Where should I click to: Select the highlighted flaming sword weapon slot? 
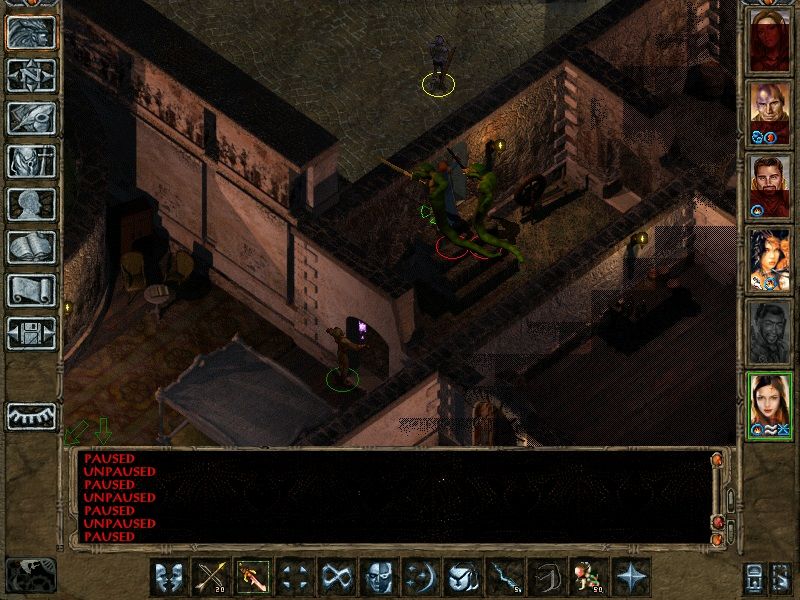click(x=253, y=577)
